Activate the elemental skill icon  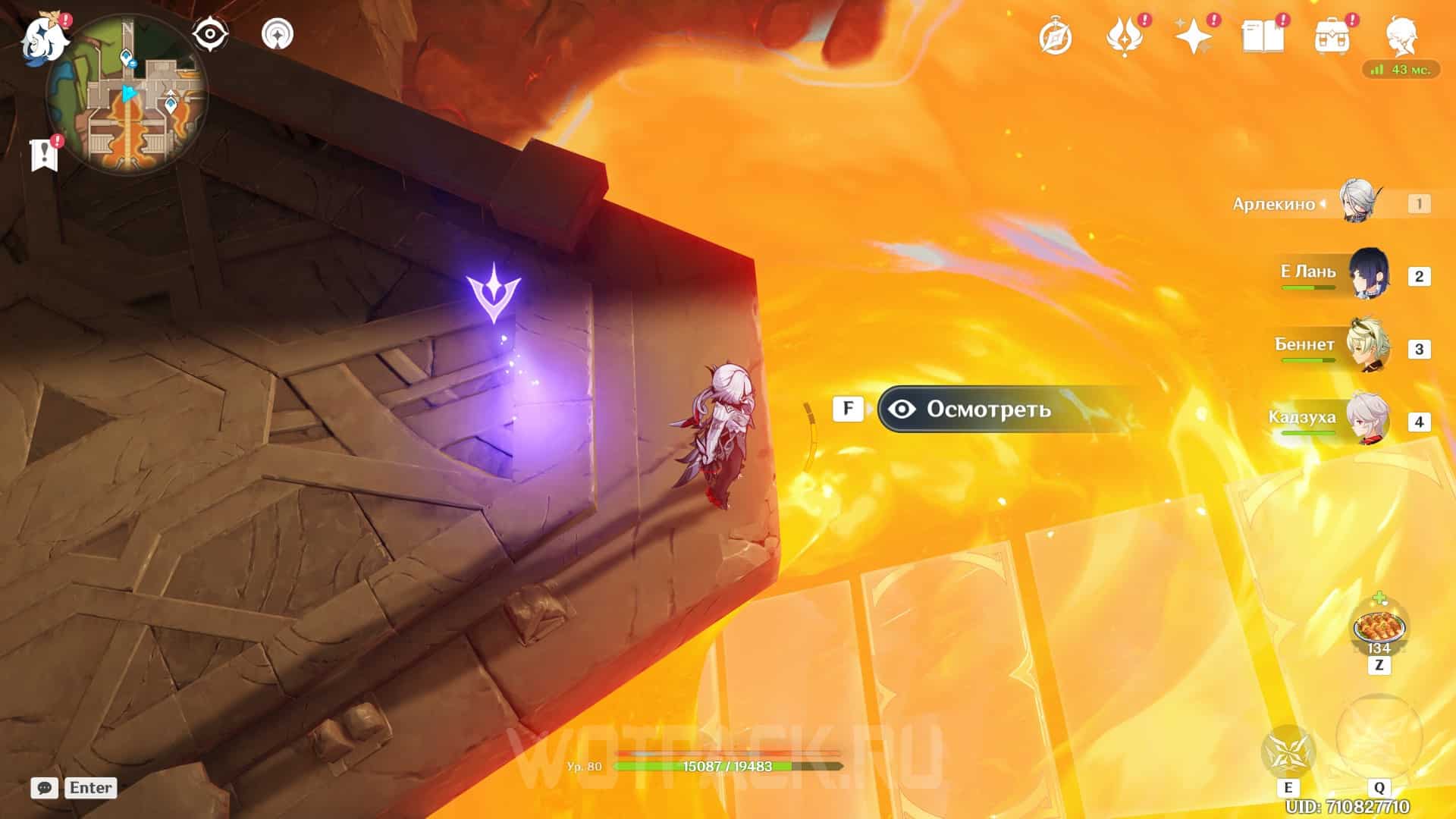click(x=1288, y=752)
